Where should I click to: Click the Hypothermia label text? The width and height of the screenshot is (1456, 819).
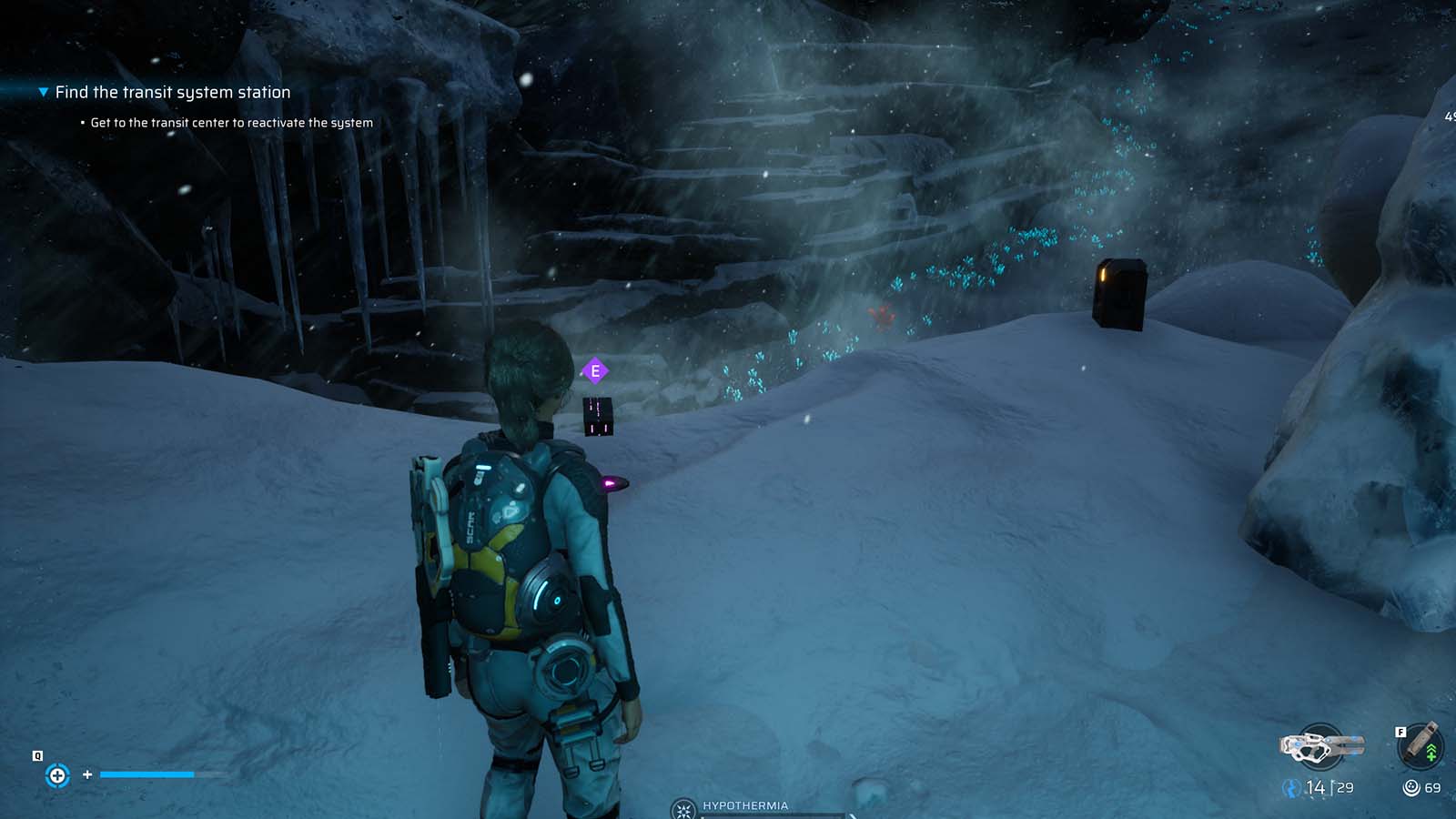[744, 804]
